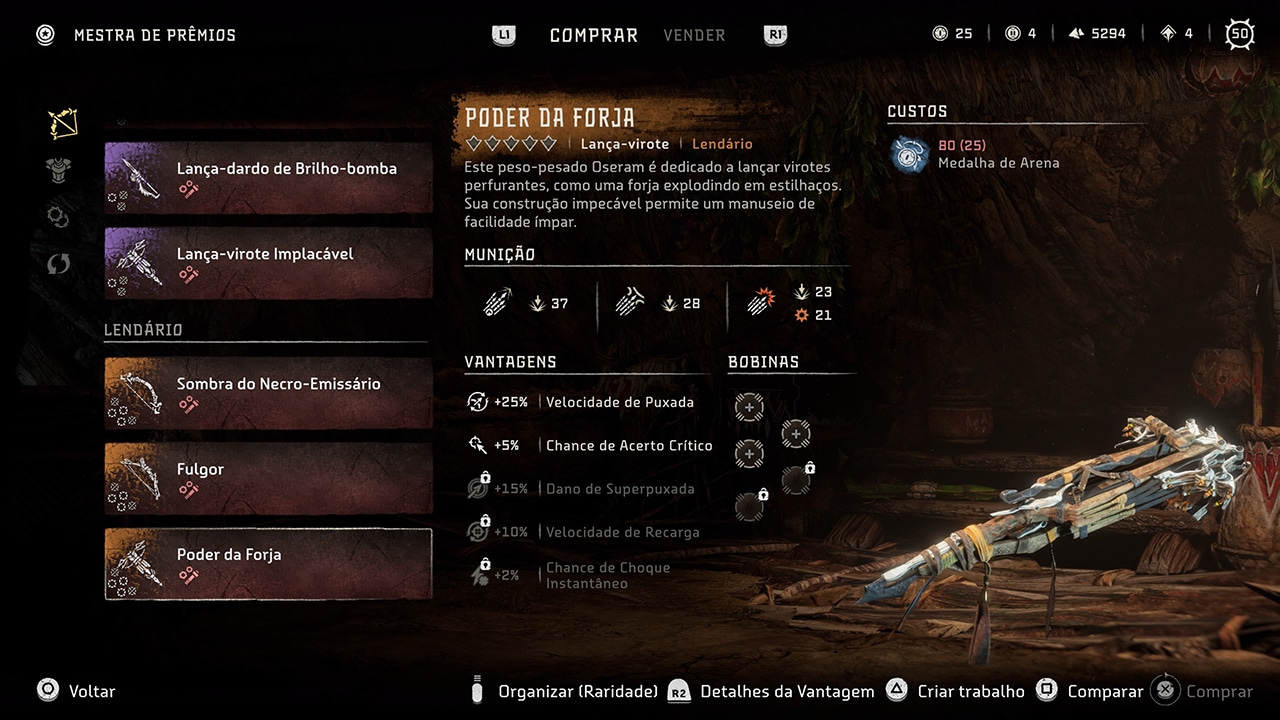The image size is (1280, 720).
Task: Select the coils category icon in the sidebar
Action: (58, 217)
